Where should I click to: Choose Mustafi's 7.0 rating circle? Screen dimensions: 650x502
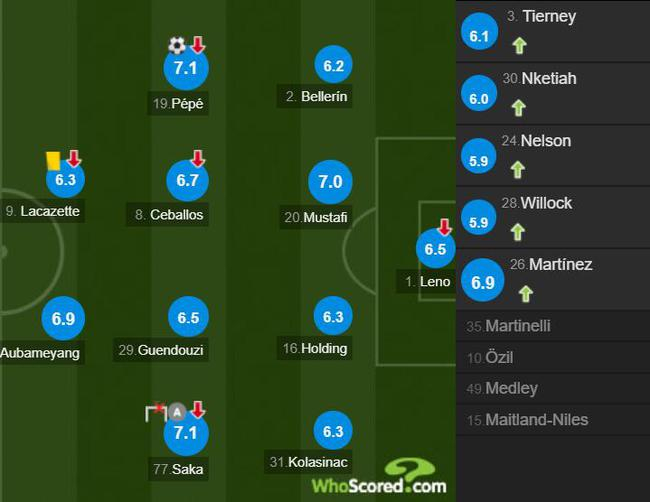[330, 183]
